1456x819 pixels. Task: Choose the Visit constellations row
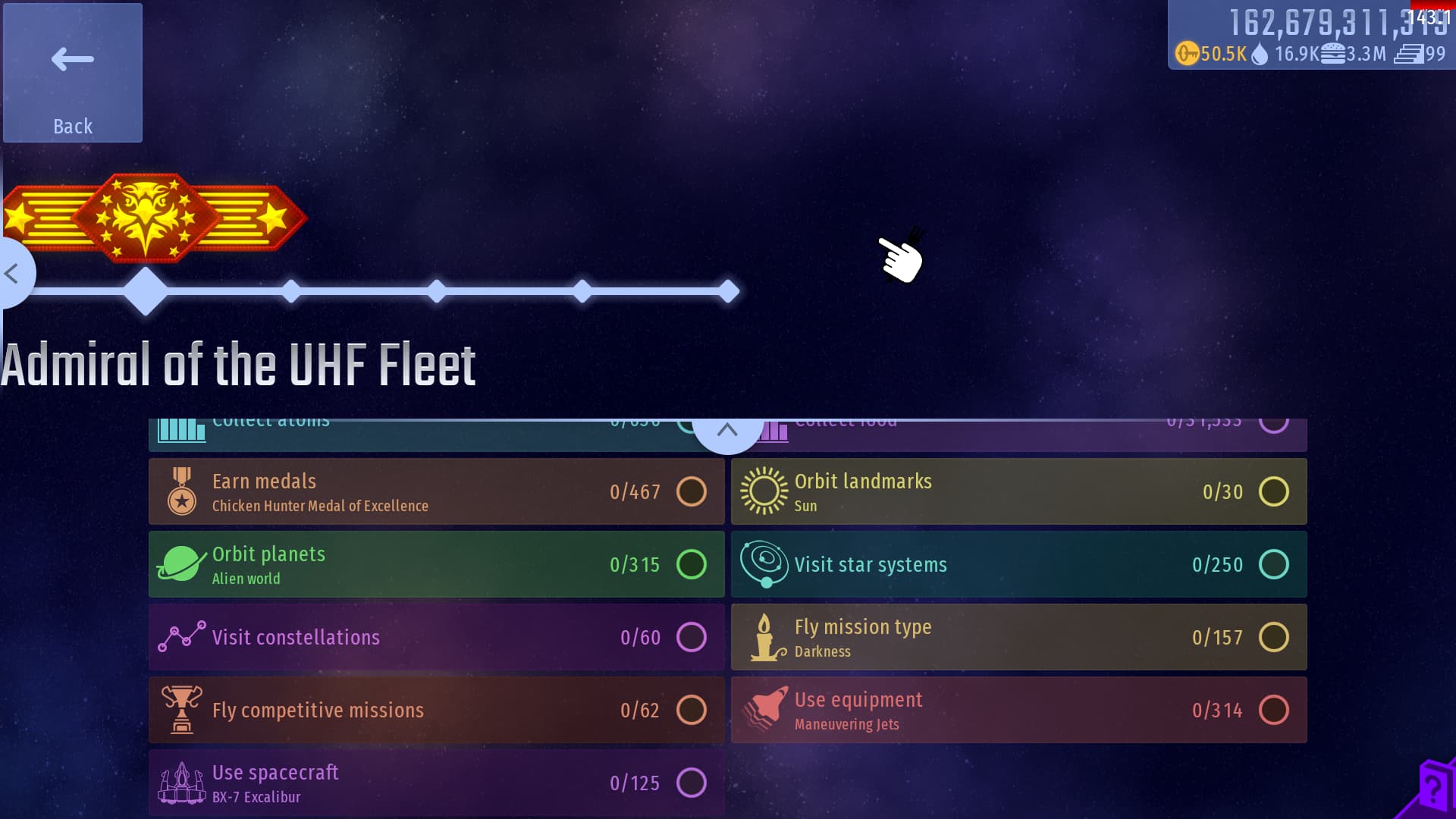pyautogui.click(x=436, y=637)
